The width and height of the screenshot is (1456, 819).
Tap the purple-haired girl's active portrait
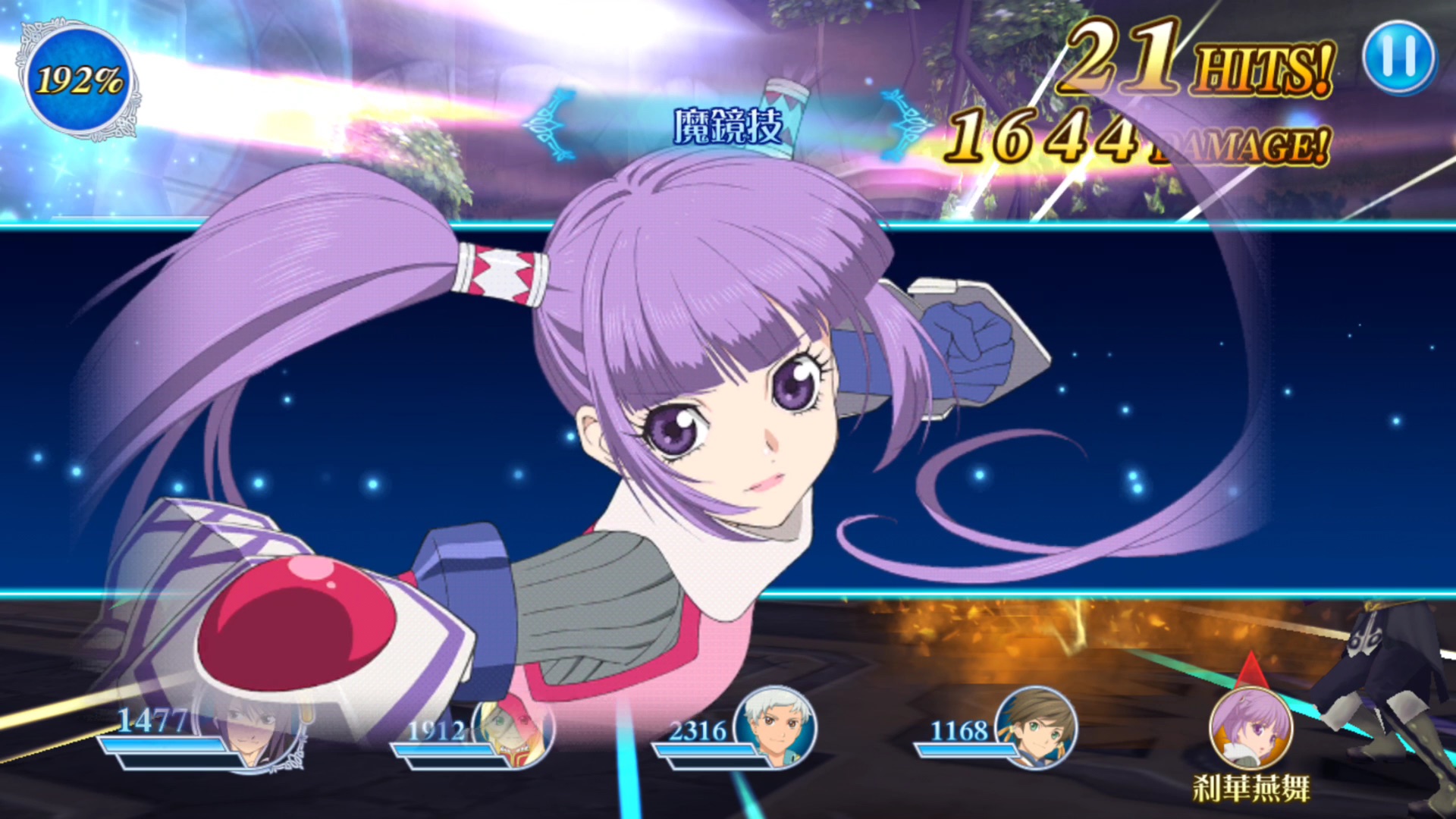1250,728
